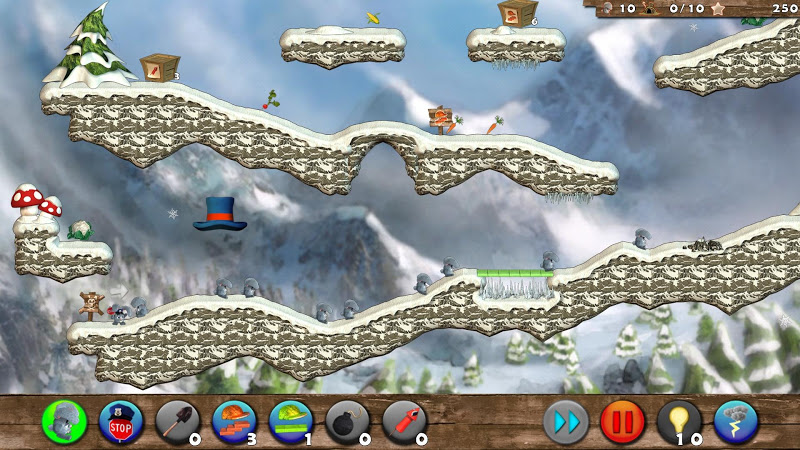Activate the storm cloud lightning button

pos(736,422)
